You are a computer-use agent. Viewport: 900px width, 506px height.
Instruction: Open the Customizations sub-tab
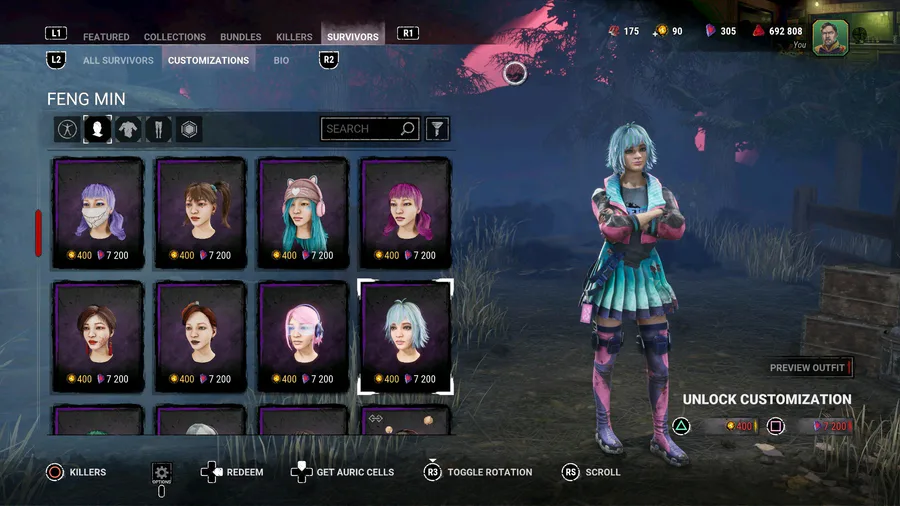pyautogui.click(x=208, y=60)
